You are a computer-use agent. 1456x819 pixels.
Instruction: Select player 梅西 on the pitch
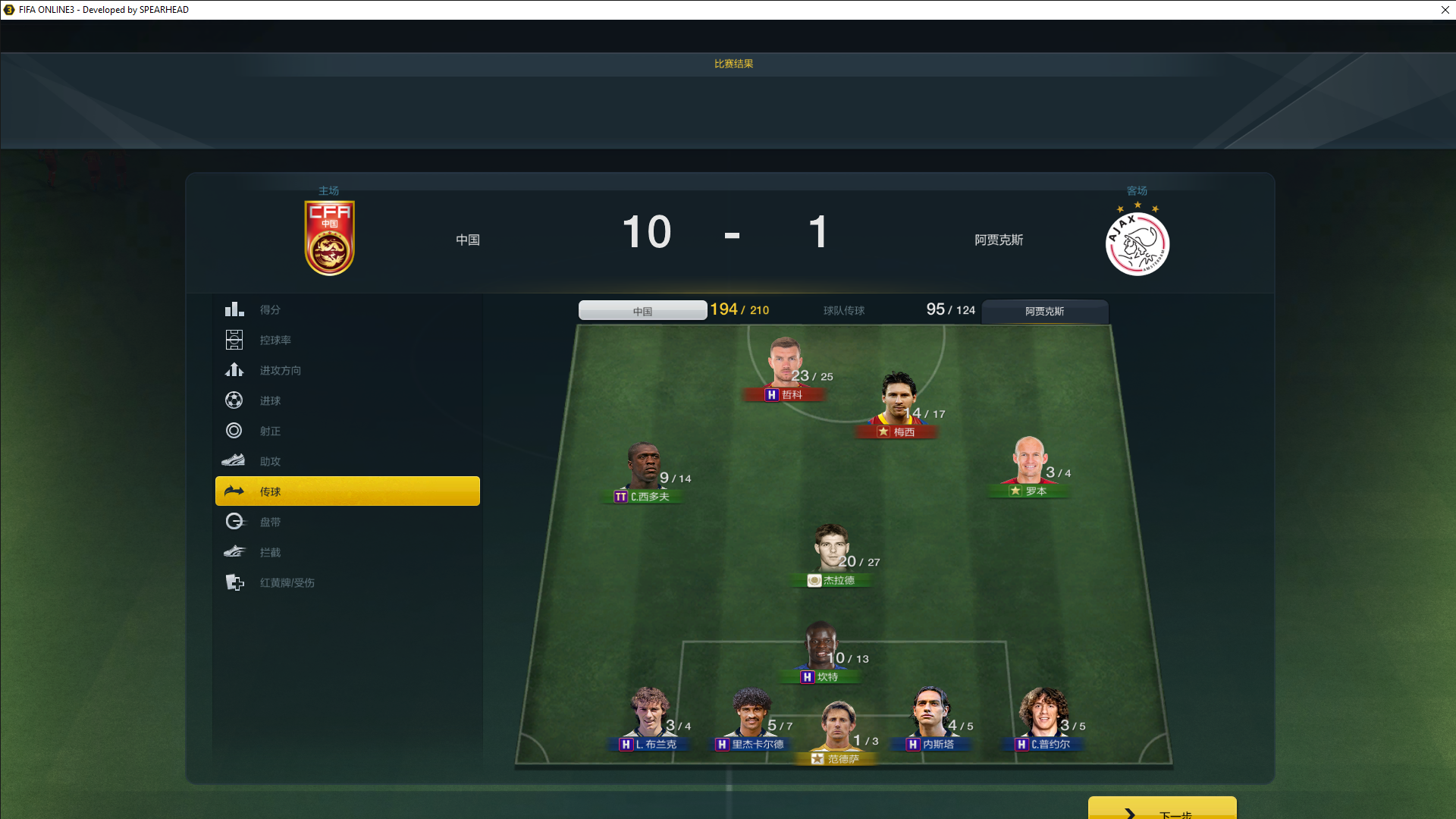coord(899,400)
